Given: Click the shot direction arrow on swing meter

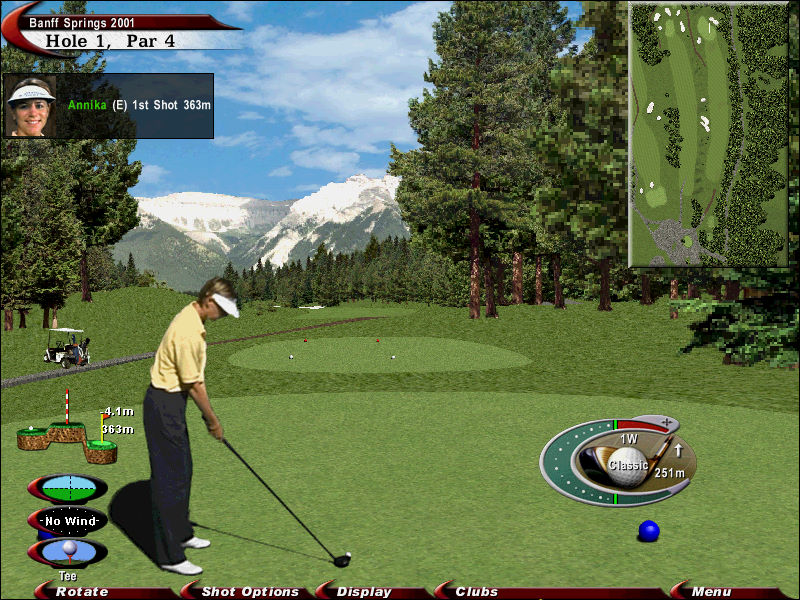Looking at the screenshot, I should click(678, 451).
